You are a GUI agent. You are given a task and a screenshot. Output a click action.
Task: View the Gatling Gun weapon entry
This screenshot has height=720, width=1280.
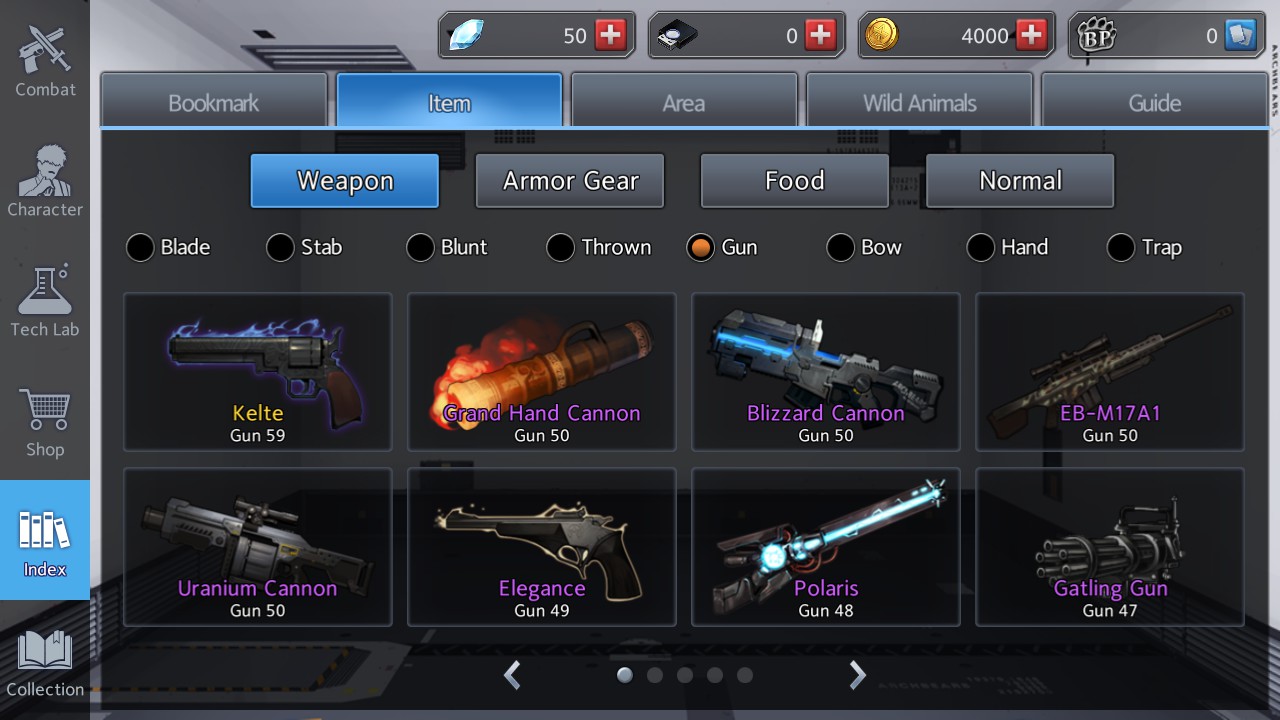click(1110, 546)
